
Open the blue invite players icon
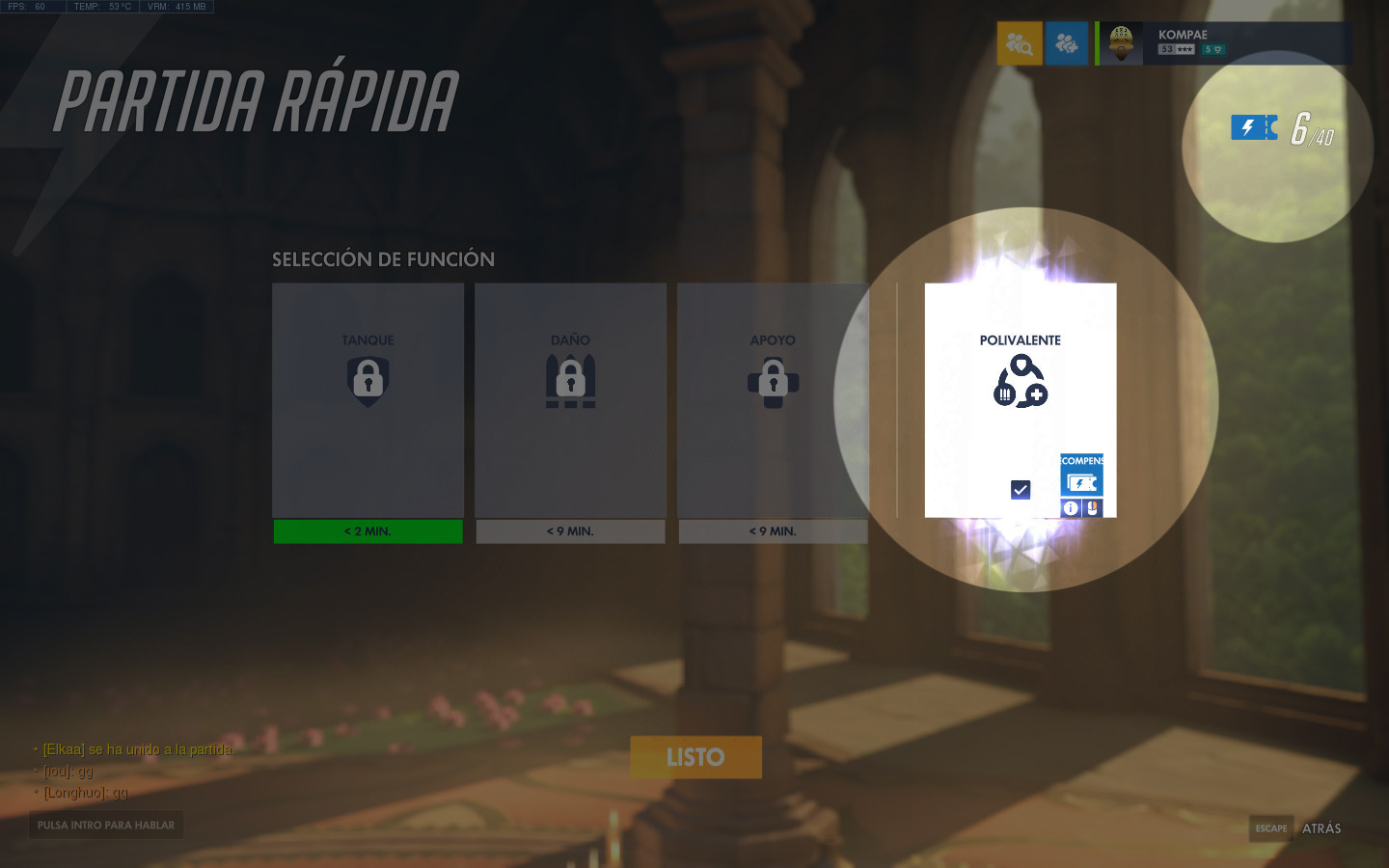(x=1066, y=43)
